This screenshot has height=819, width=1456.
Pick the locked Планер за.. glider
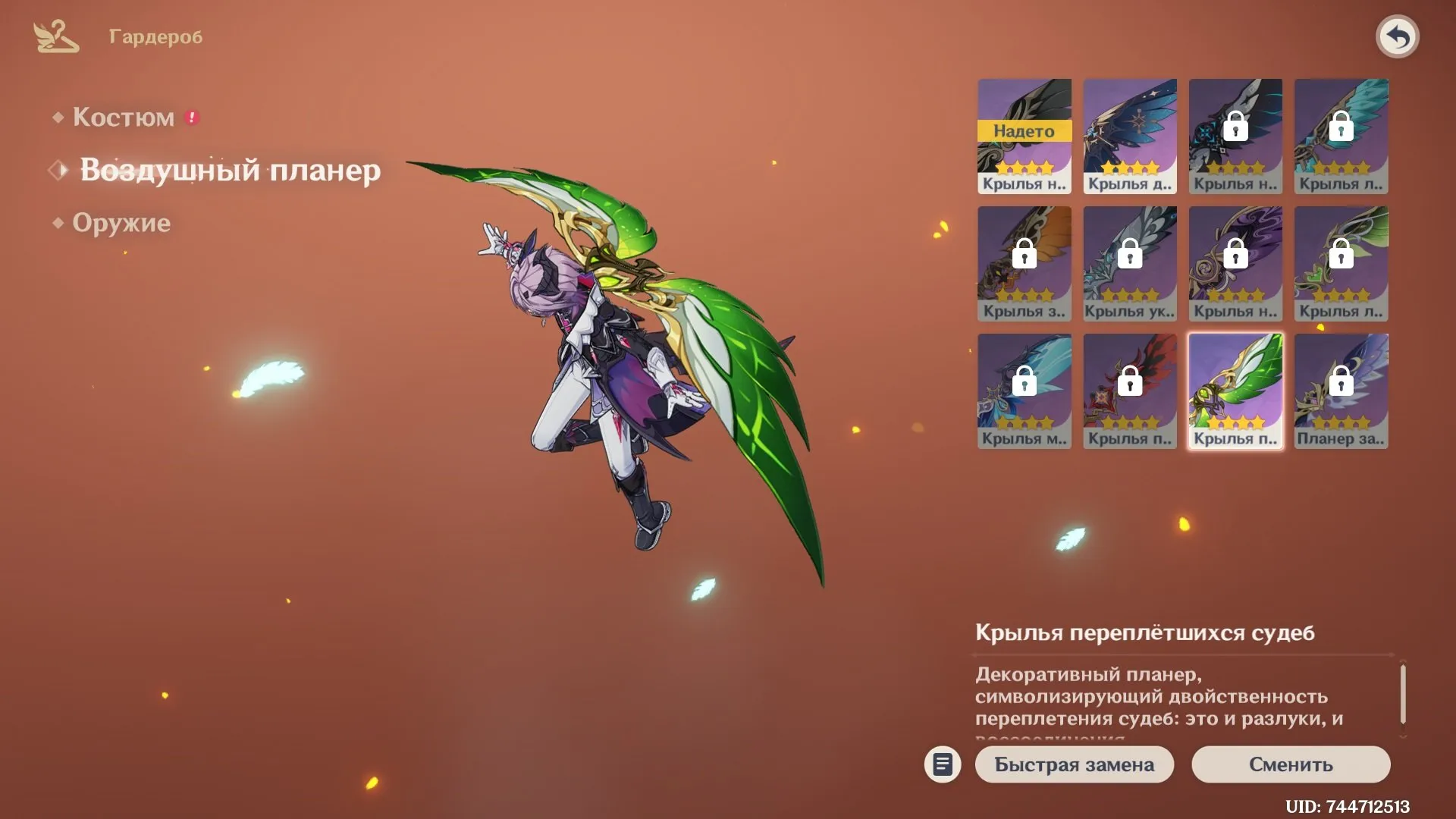(x=1341, y=391)
